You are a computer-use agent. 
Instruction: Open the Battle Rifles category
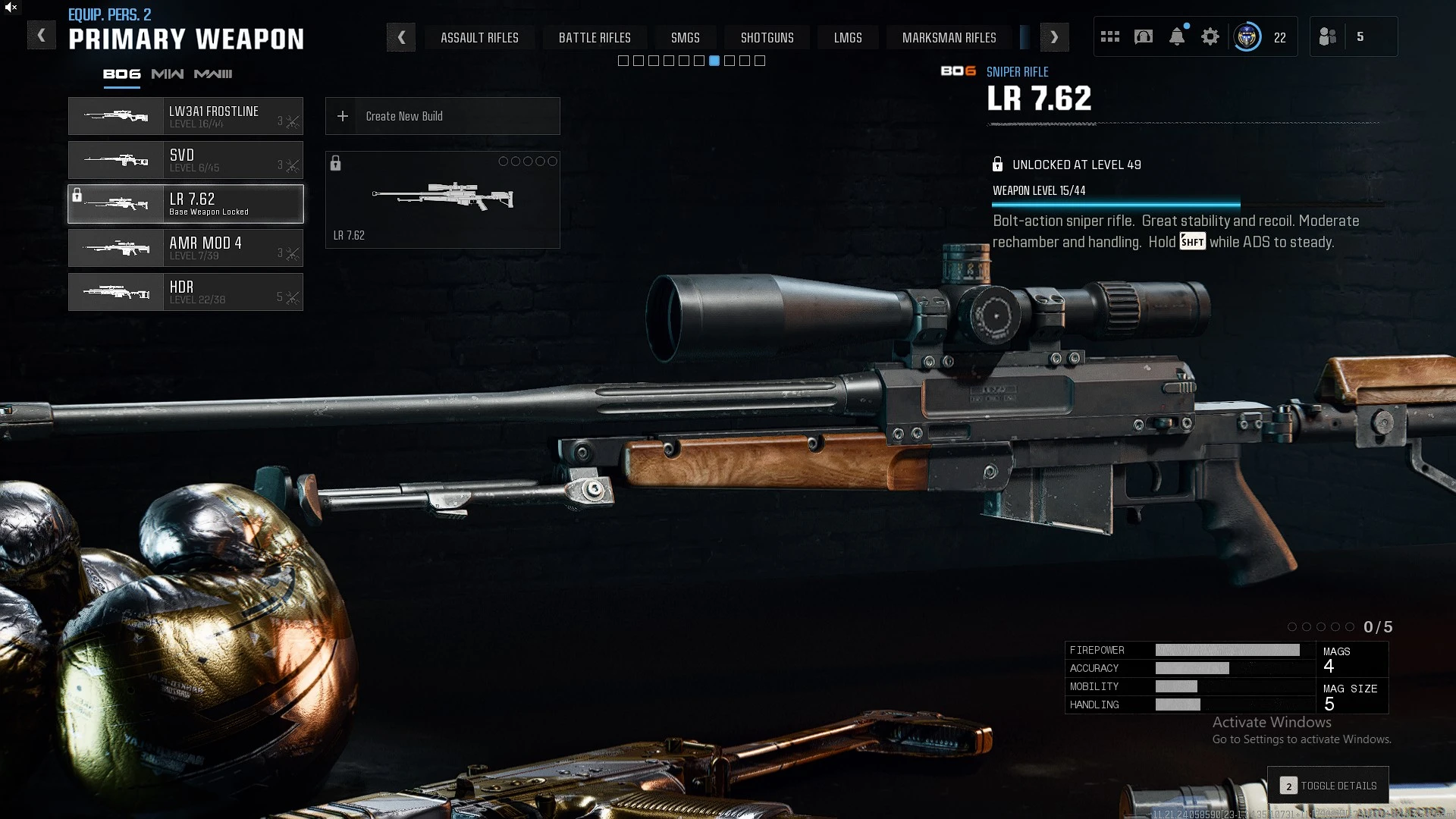point(595,38)
